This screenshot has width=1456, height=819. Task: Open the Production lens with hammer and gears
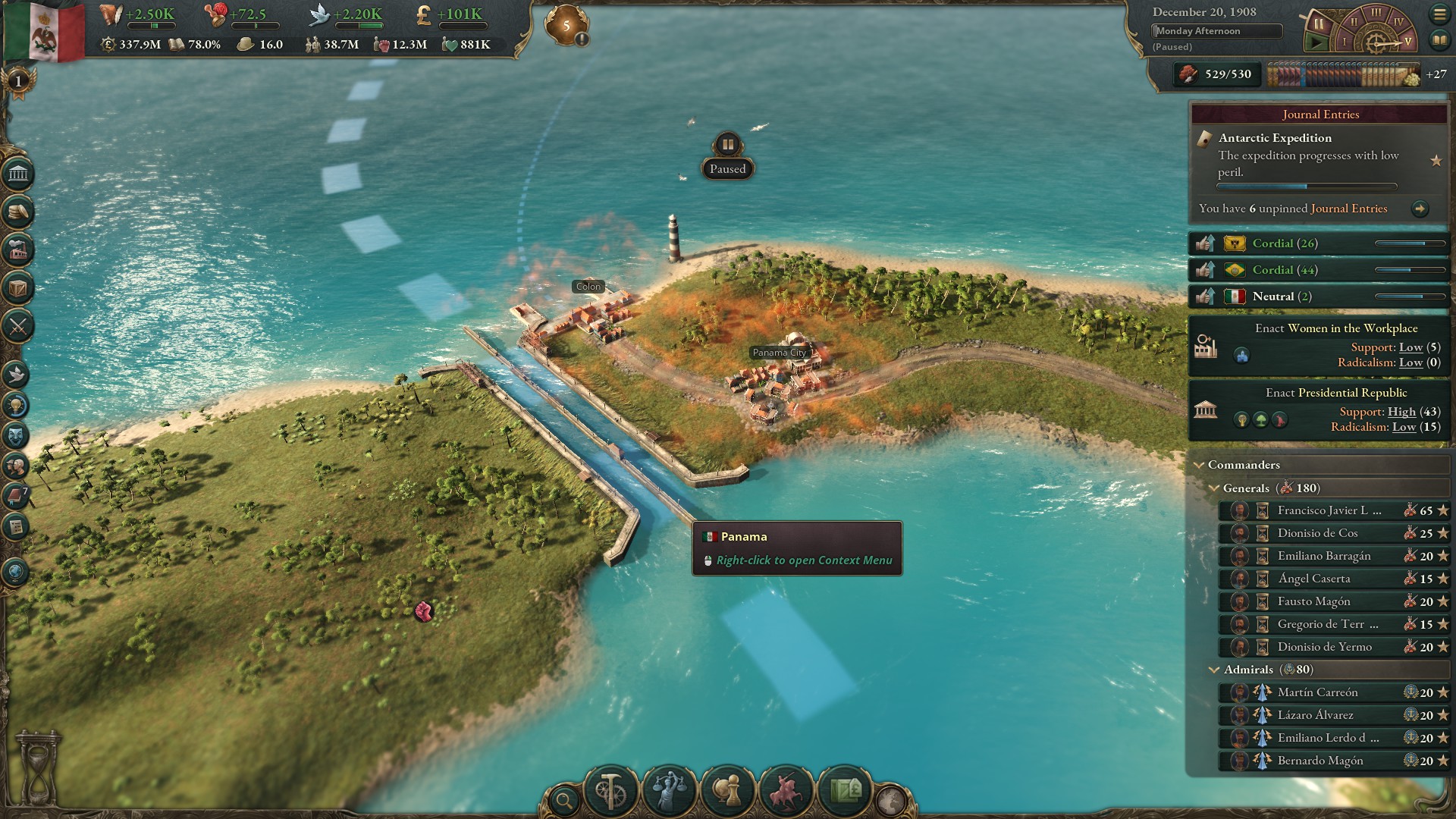pyautogui.click(x=610, y=791)
